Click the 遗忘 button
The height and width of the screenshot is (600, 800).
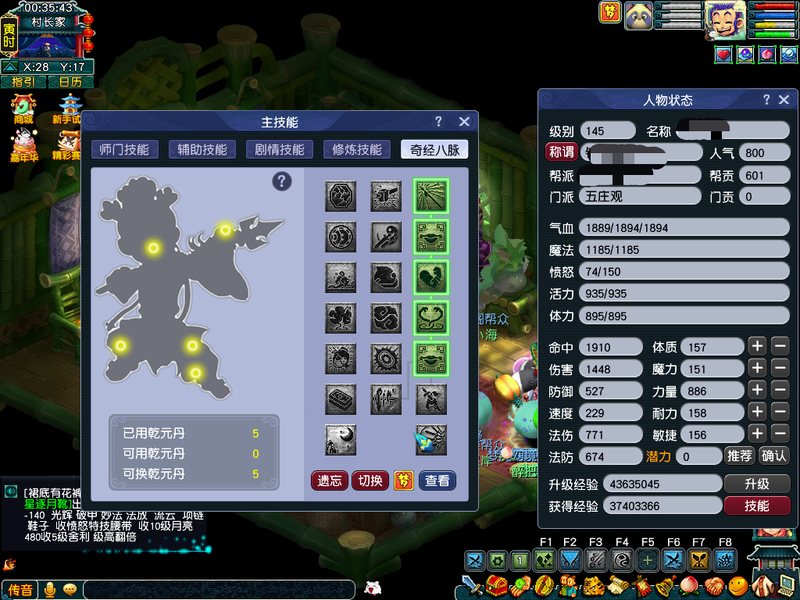(330, 481)
